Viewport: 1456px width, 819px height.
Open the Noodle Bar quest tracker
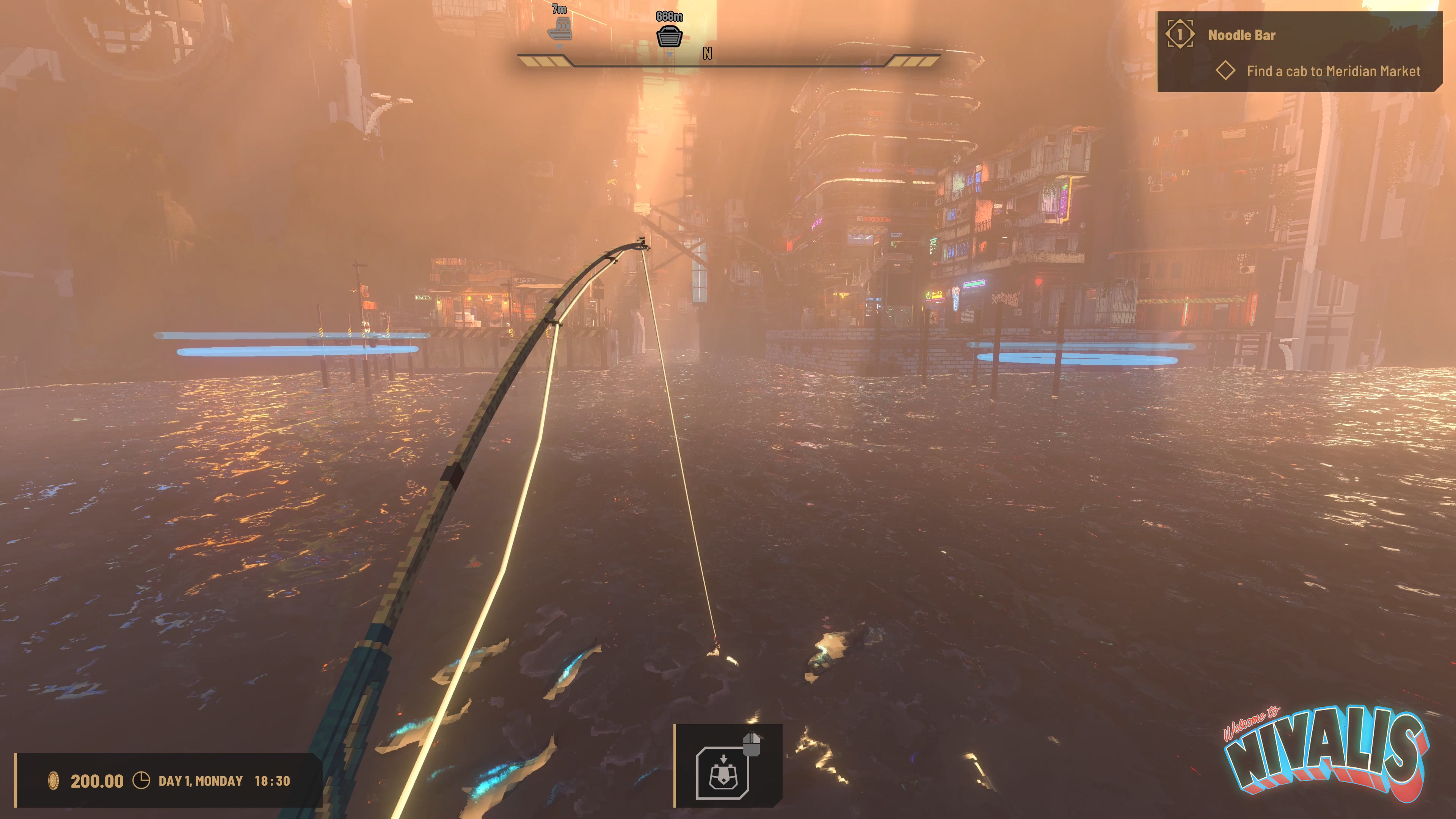(x=1241, y=35)
